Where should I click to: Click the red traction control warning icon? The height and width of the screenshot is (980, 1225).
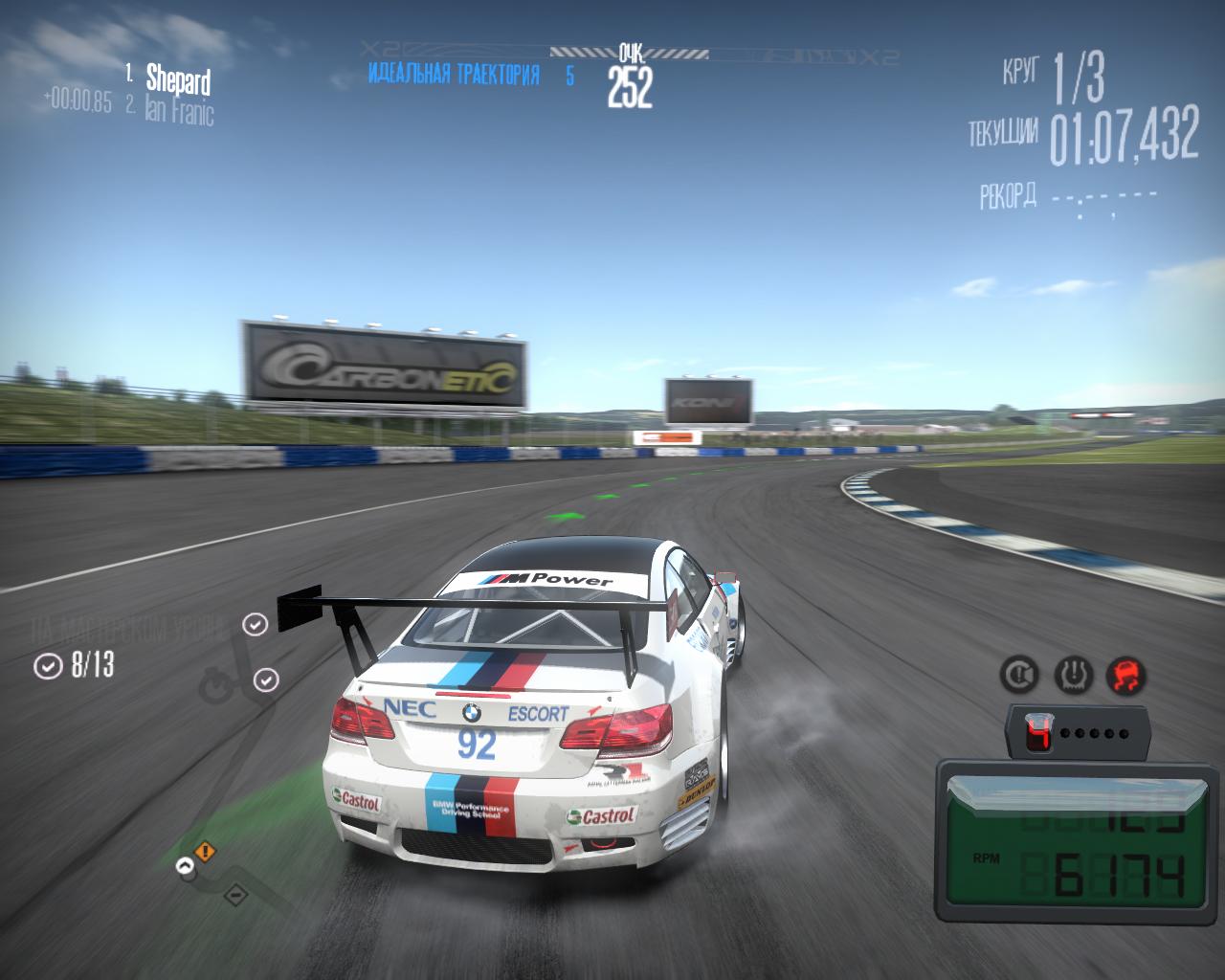[1125, 676]
